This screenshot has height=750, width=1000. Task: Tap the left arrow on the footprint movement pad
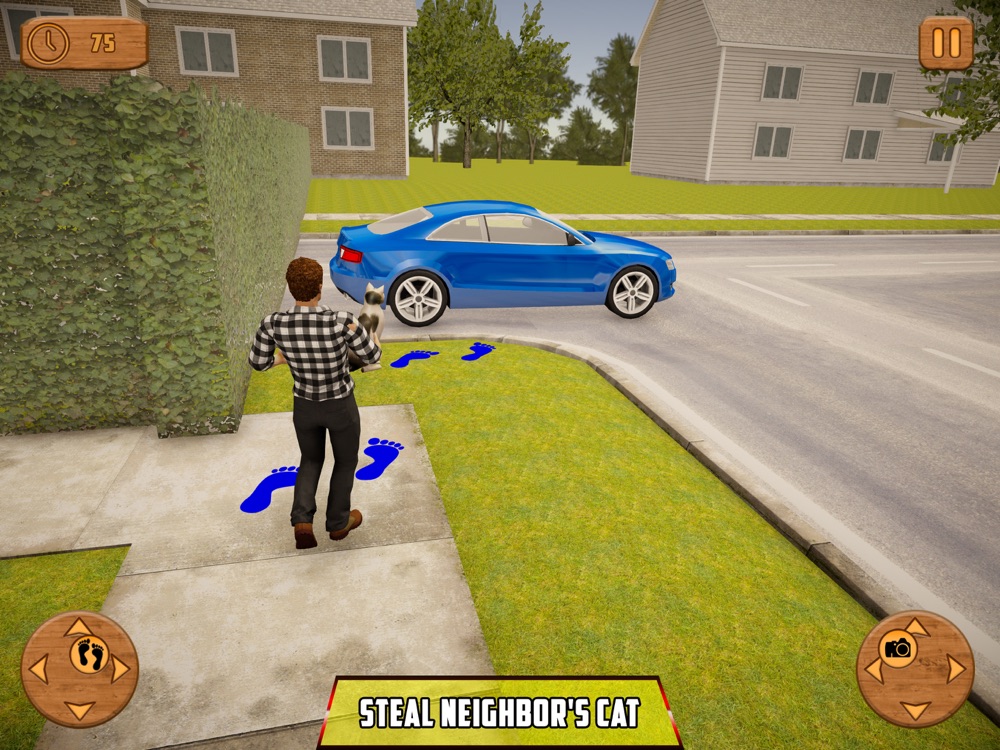tap(38, 669)
